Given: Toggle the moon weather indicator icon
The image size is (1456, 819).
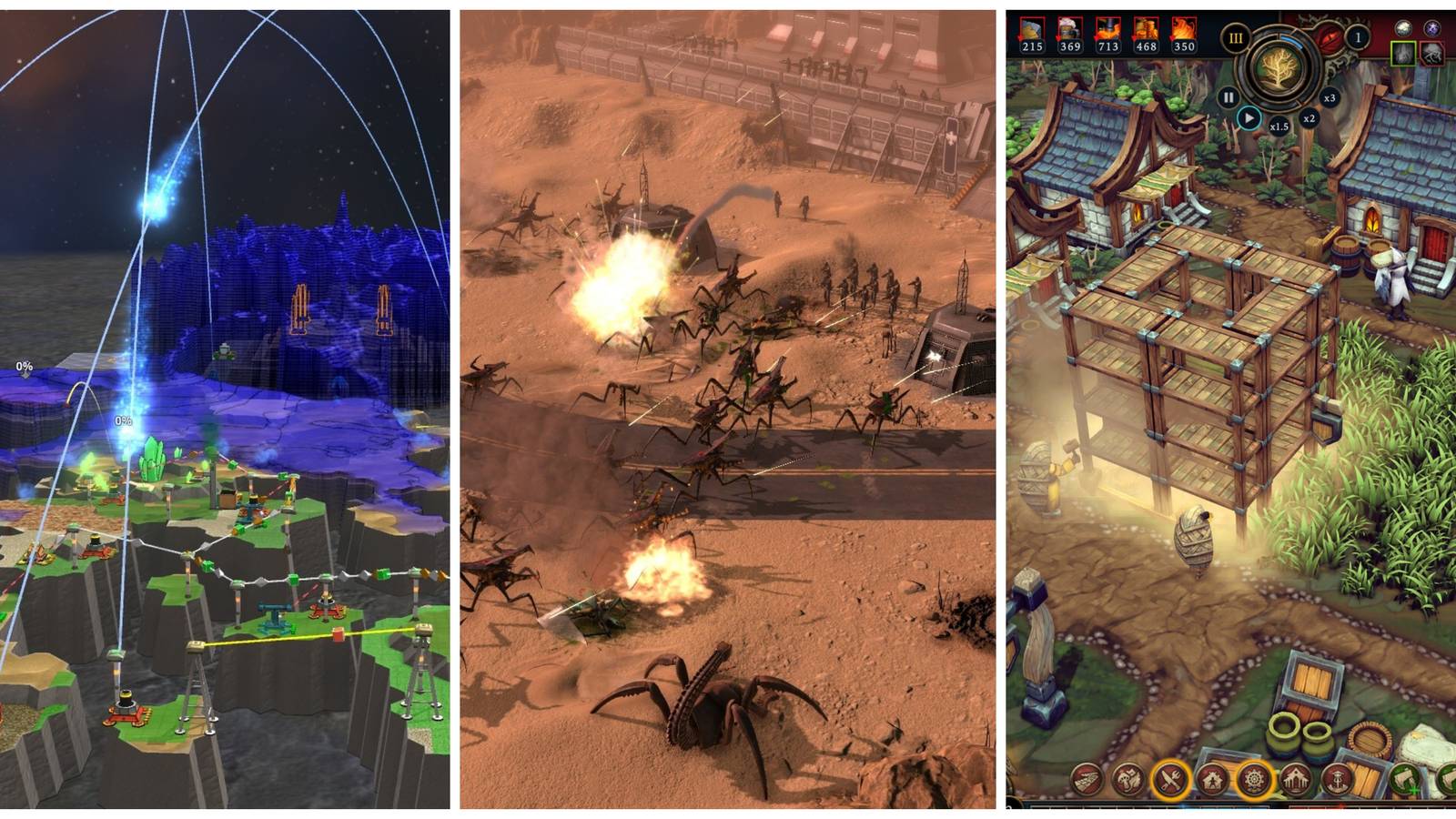Looking at the screenshot, I should (1404, 28).
